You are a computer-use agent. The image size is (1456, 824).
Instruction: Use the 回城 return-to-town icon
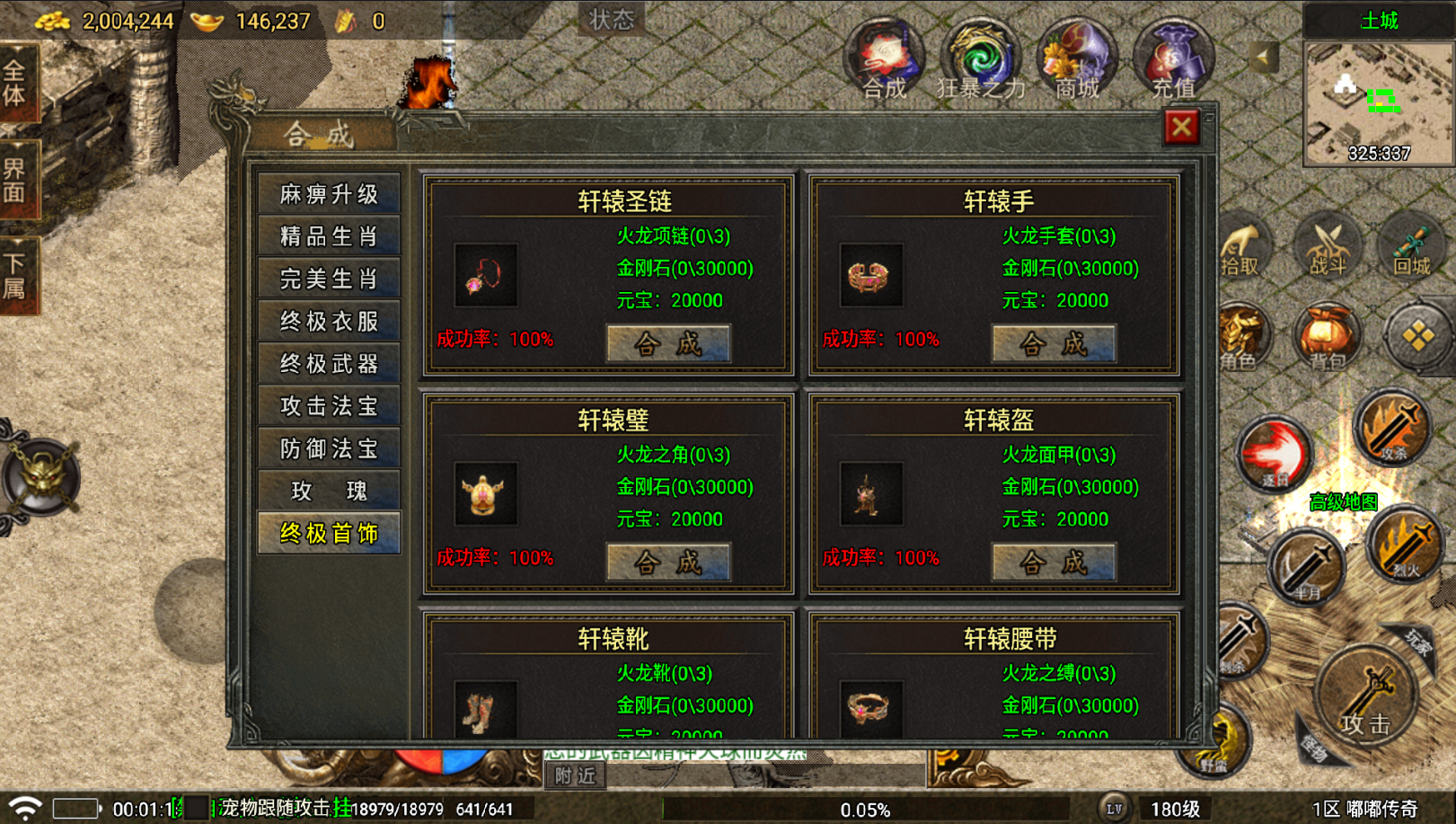click(x=1411, y=247)
